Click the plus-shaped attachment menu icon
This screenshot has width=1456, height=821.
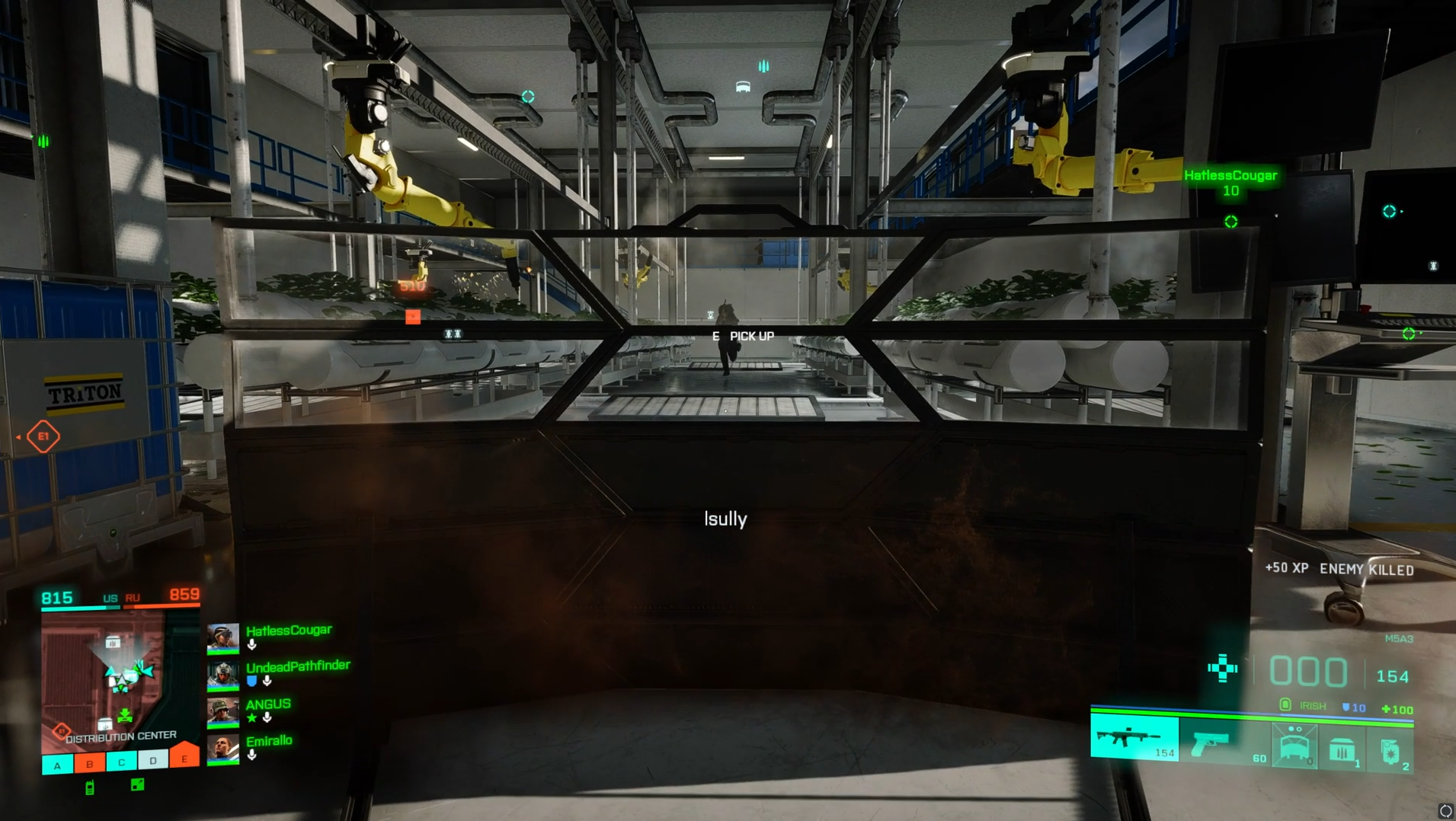[x=1222, y=668]
